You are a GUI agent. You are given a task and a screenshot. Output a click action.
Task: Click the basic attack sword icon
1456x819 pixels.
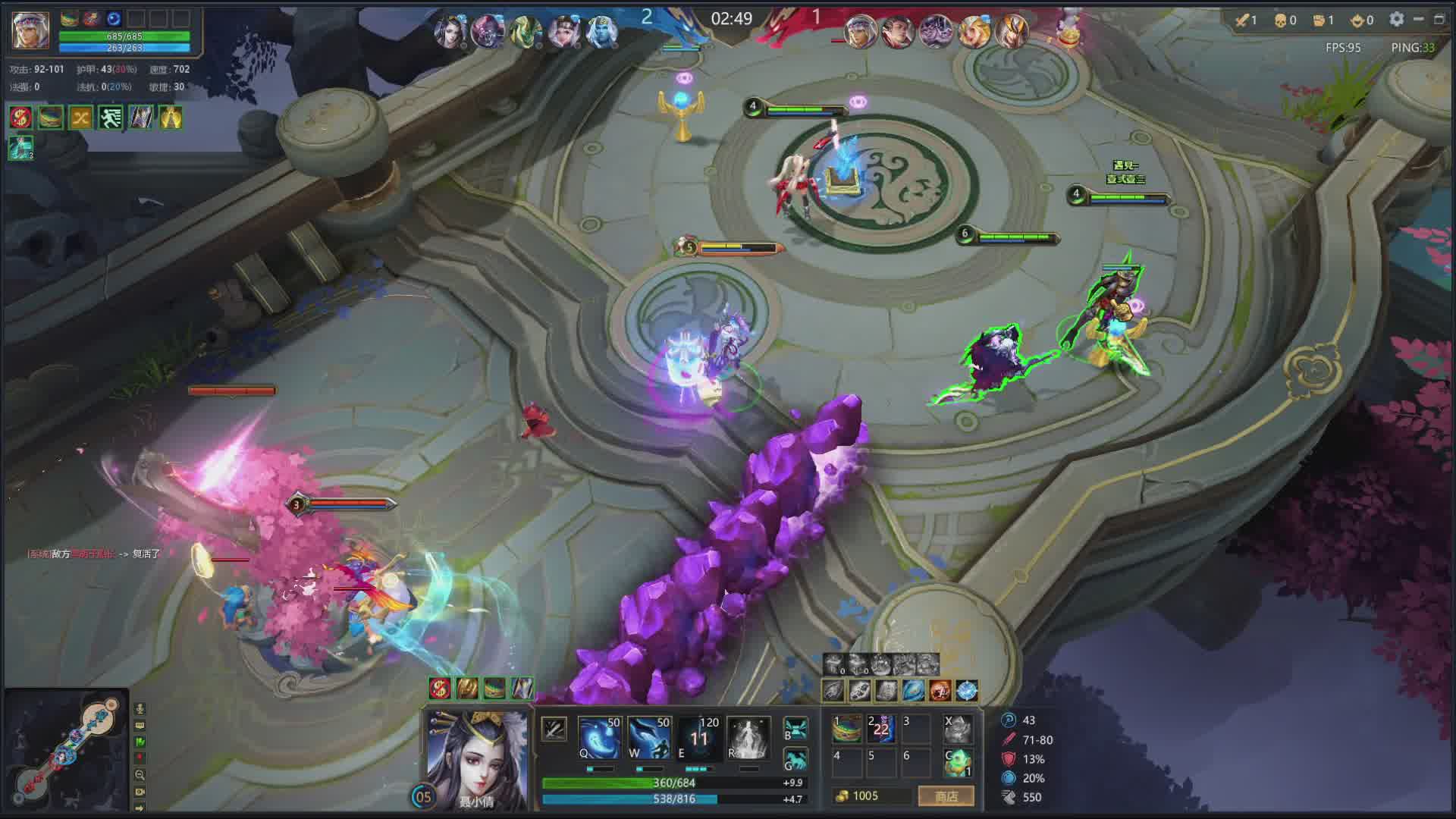pyautogui.click(x=554, y=730)
